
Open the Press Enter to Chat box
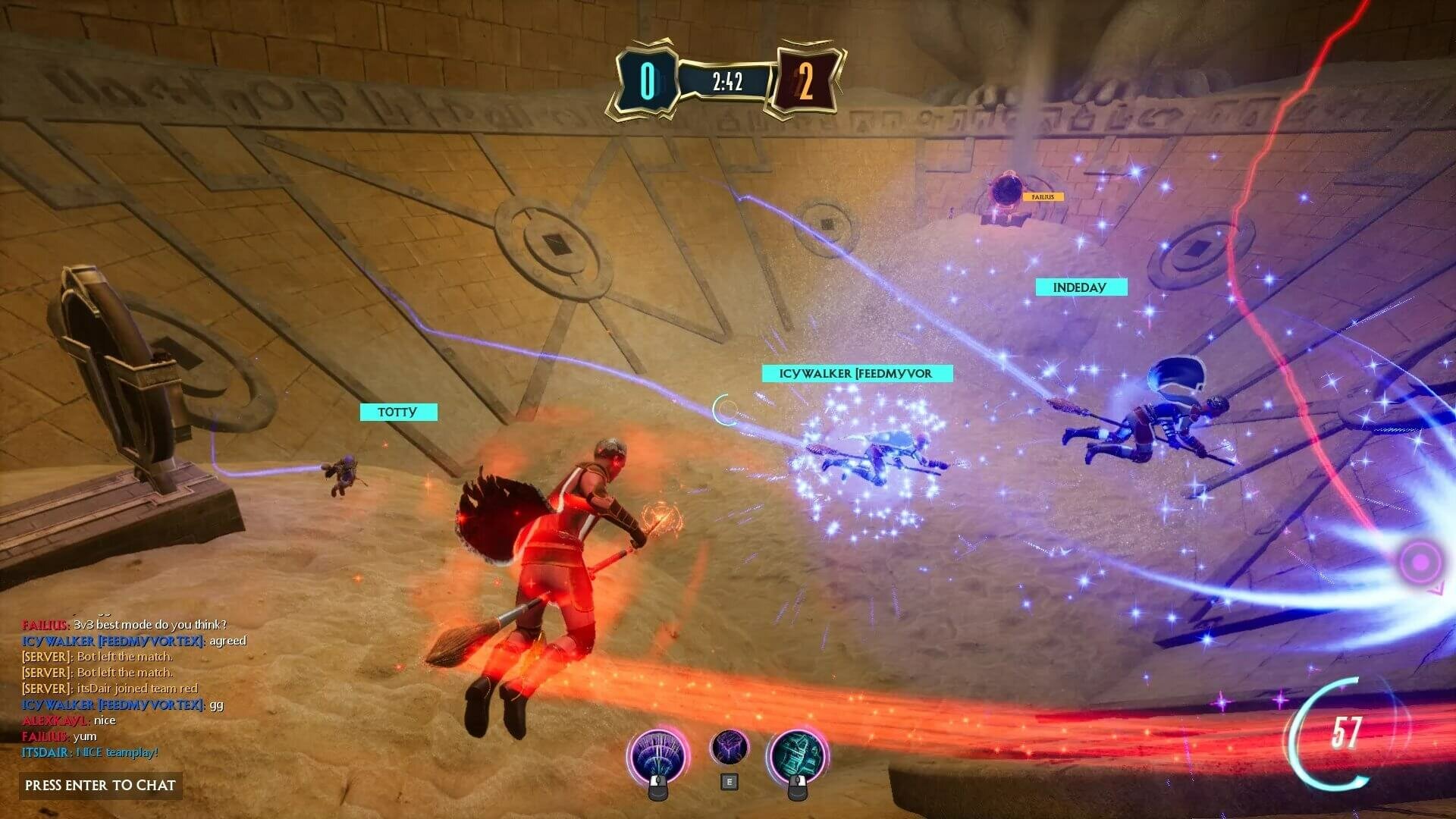tap(100, 785)
